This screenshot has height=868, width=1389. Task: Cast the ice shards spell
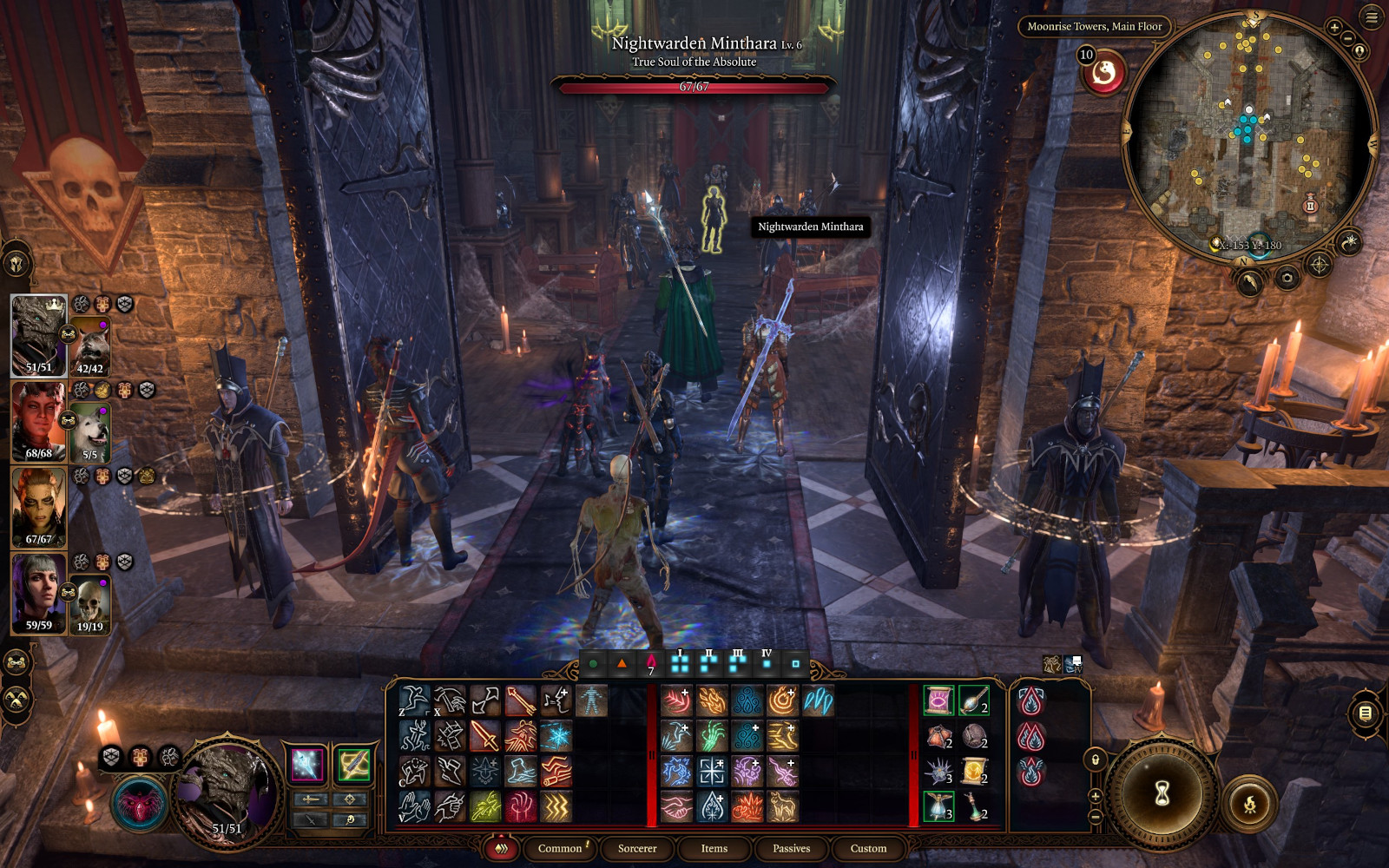tap(817, 700)
